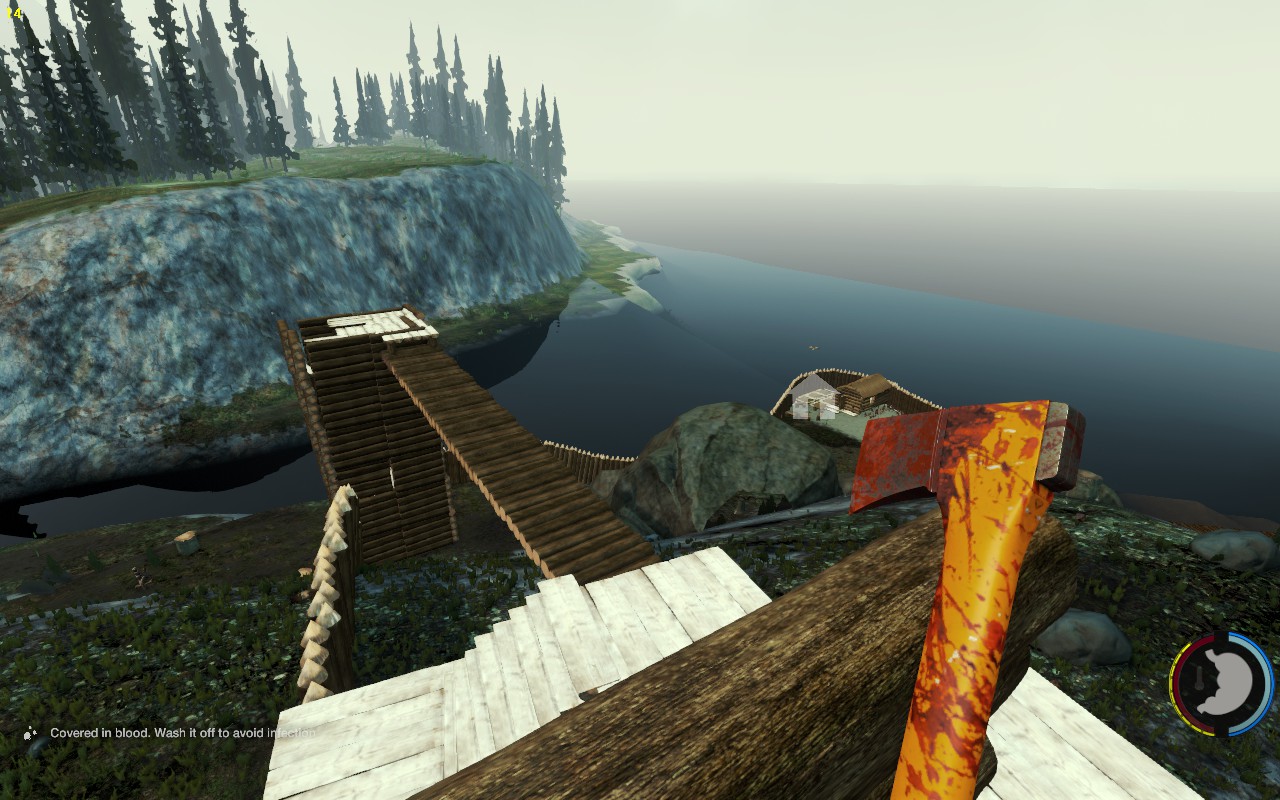Click the stomach hunger icon in the status gauge
This screenshot has height=800, width=1280.
tap(1224, 684)
